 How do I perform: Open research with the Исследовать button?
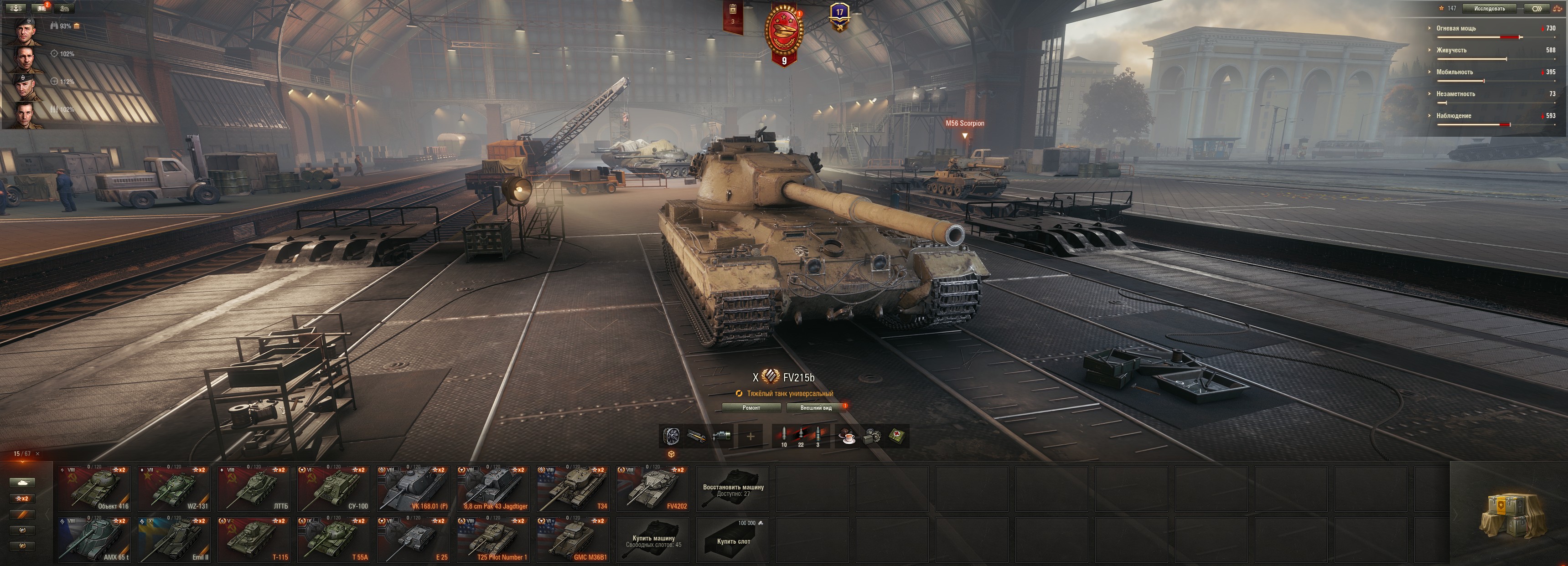1489,9
